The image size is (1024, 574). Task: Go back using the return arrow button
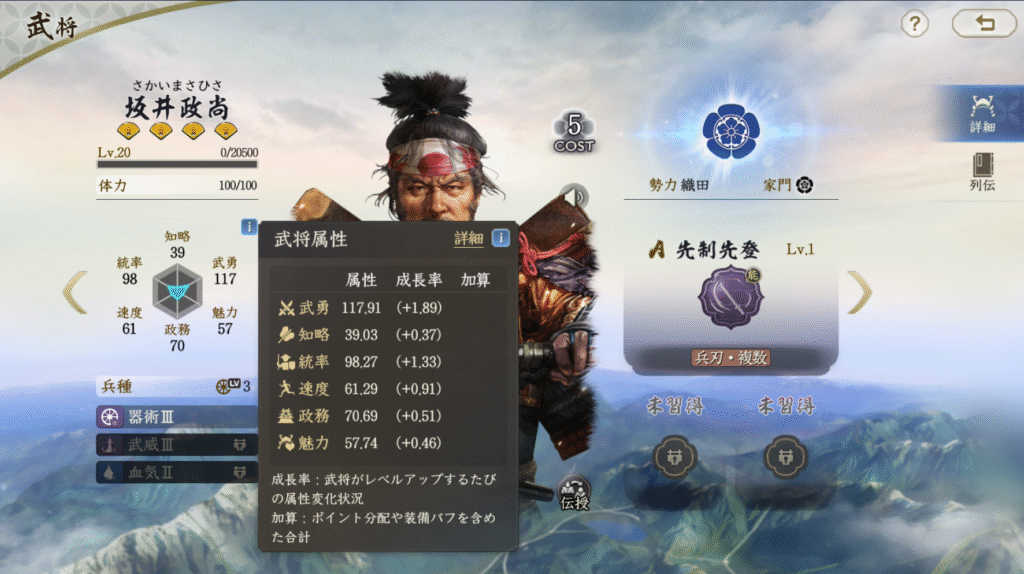click(x=983, y=24)
